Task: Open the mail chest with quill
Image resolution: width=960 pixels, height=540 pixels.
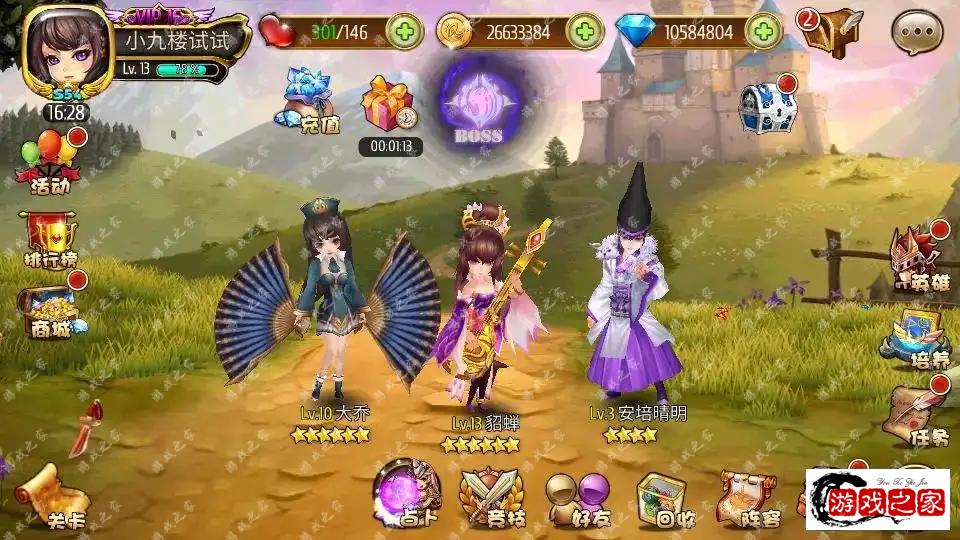Action: tap(832, 32)
